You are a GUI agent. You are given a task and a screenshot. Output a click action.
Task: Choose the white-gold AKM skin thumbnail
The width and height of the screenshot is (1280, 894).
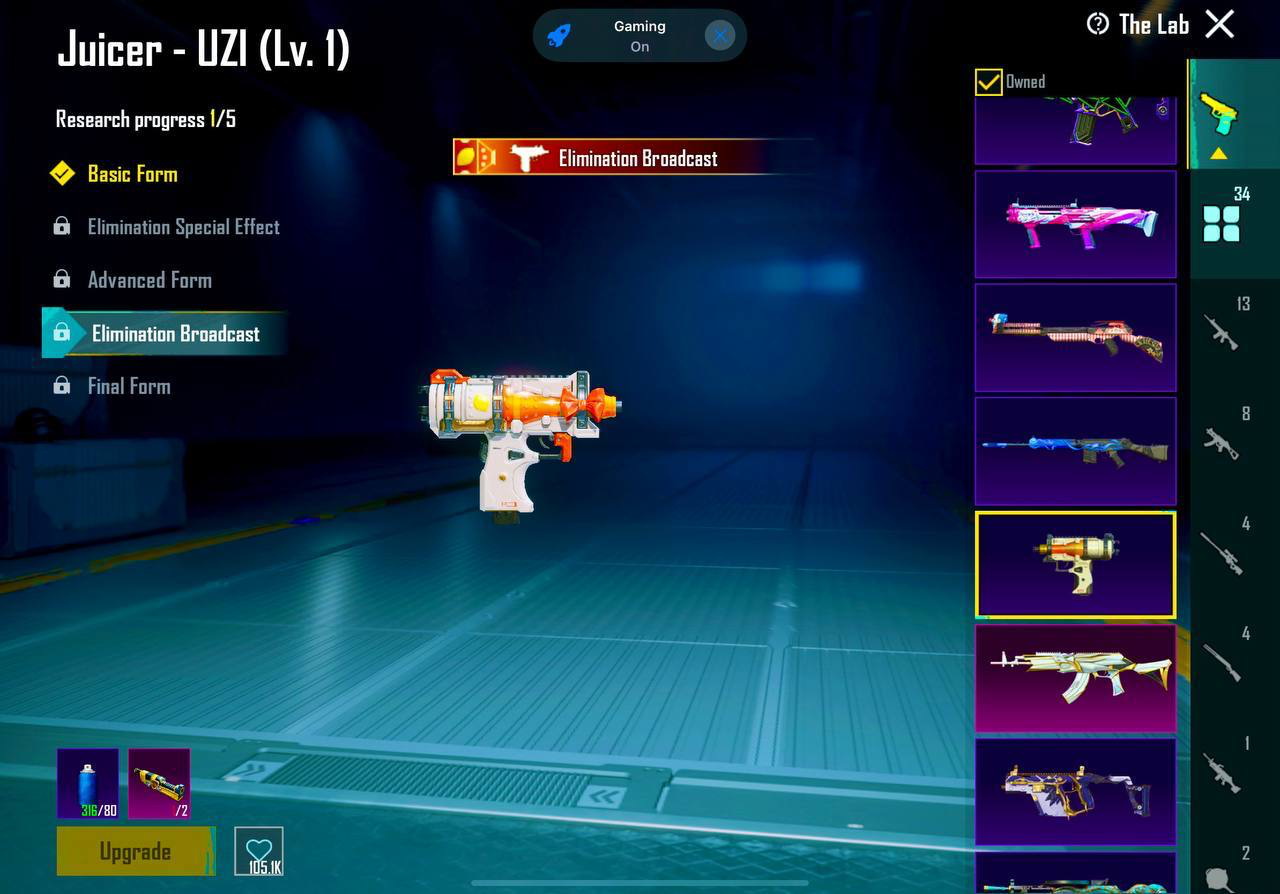tap(1075, 677)
